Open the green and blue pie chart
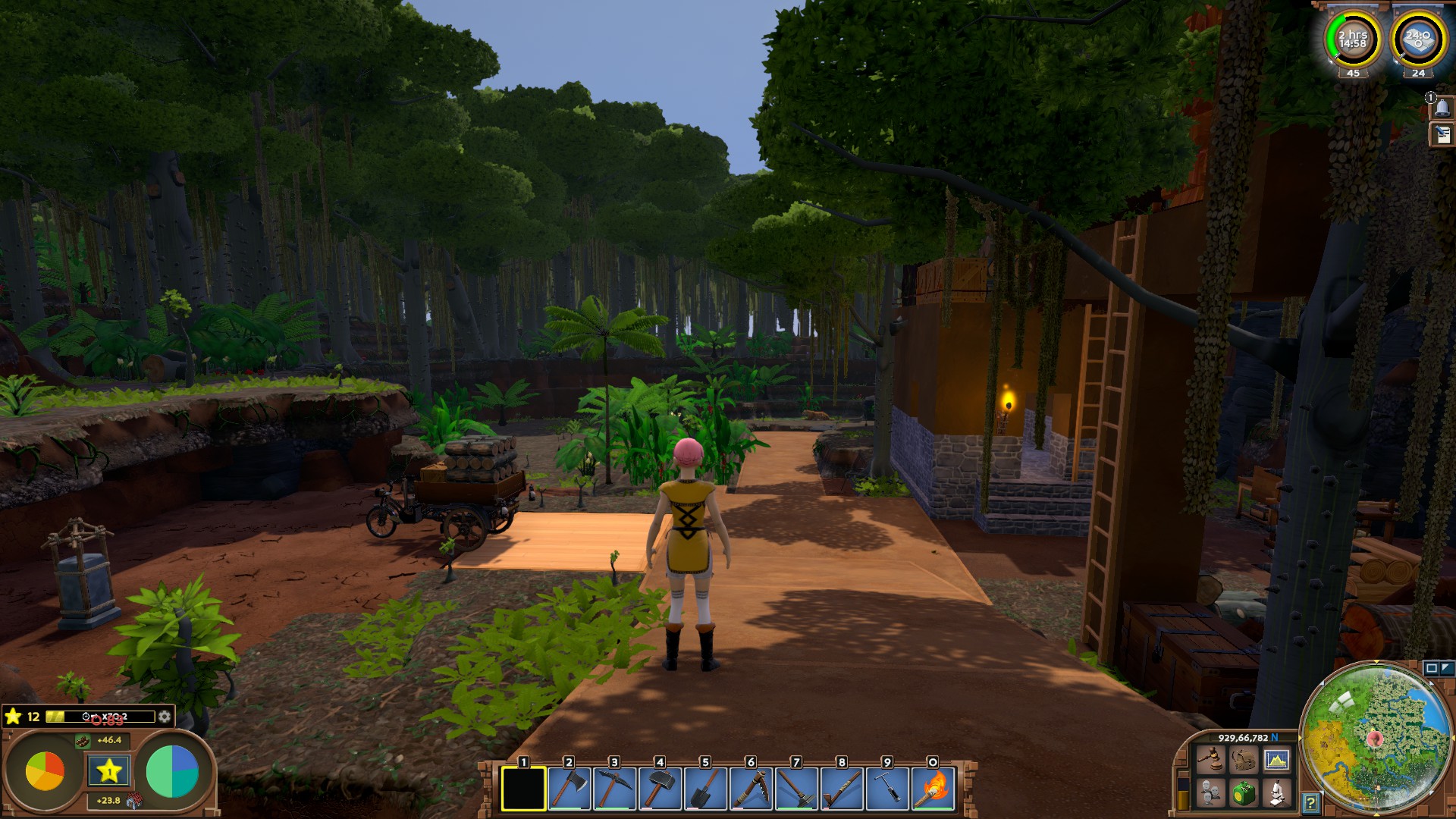The height and width of the screenshot is (819, 1456). (x=172, y=772)
